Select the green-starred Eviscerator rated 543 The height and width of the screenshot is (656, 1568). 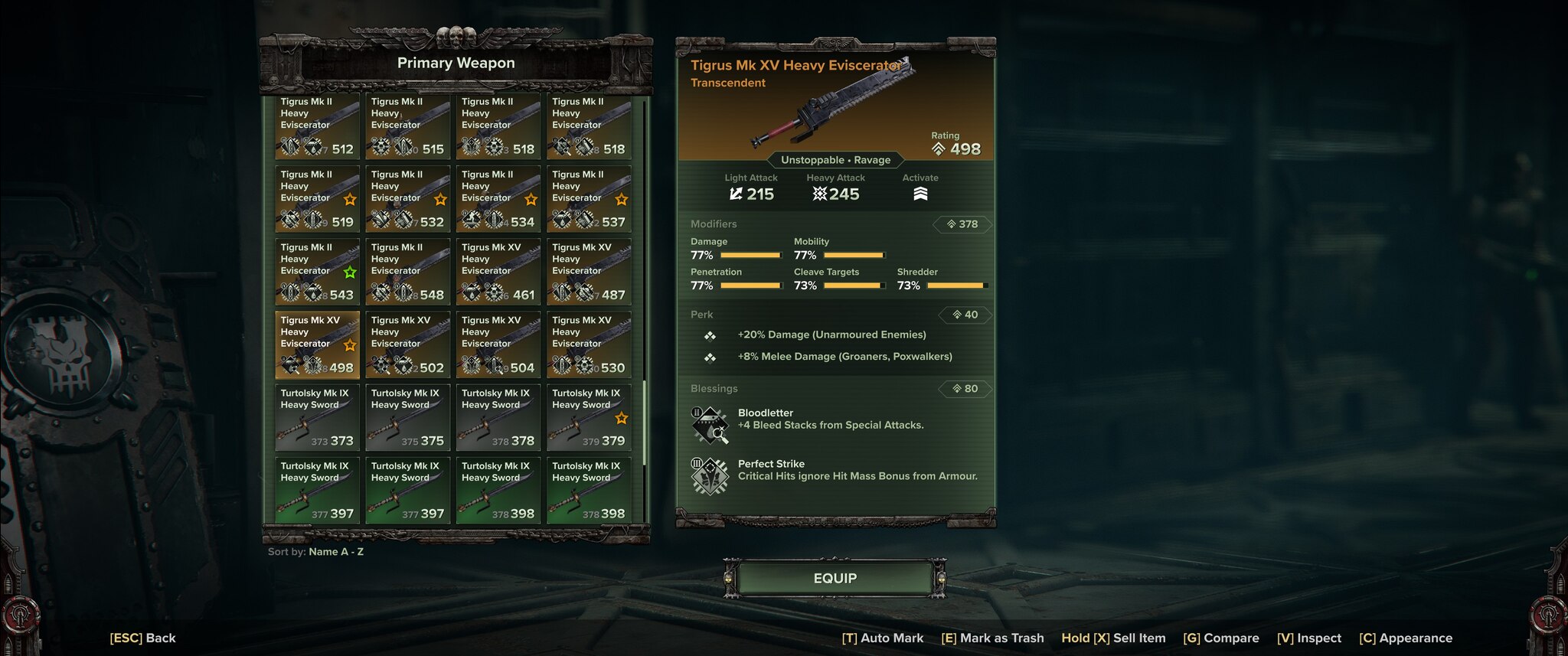point(317,272)
